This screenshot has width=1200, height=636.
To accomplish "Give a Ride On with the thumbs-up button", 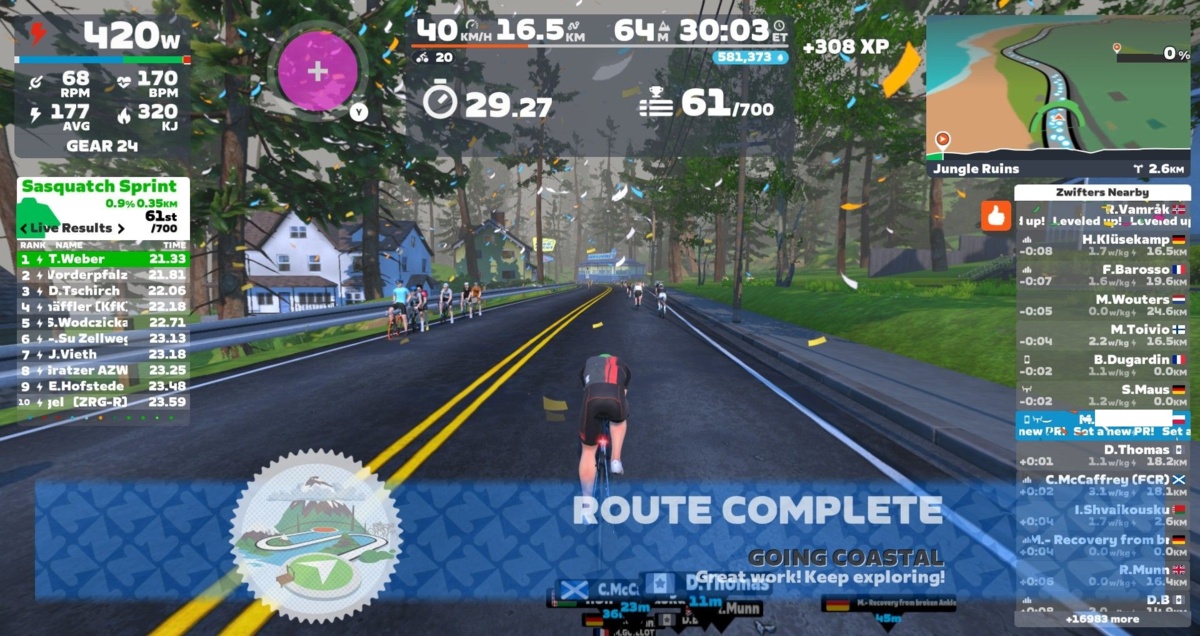I will pyautogui.click(x=995, y=216).
